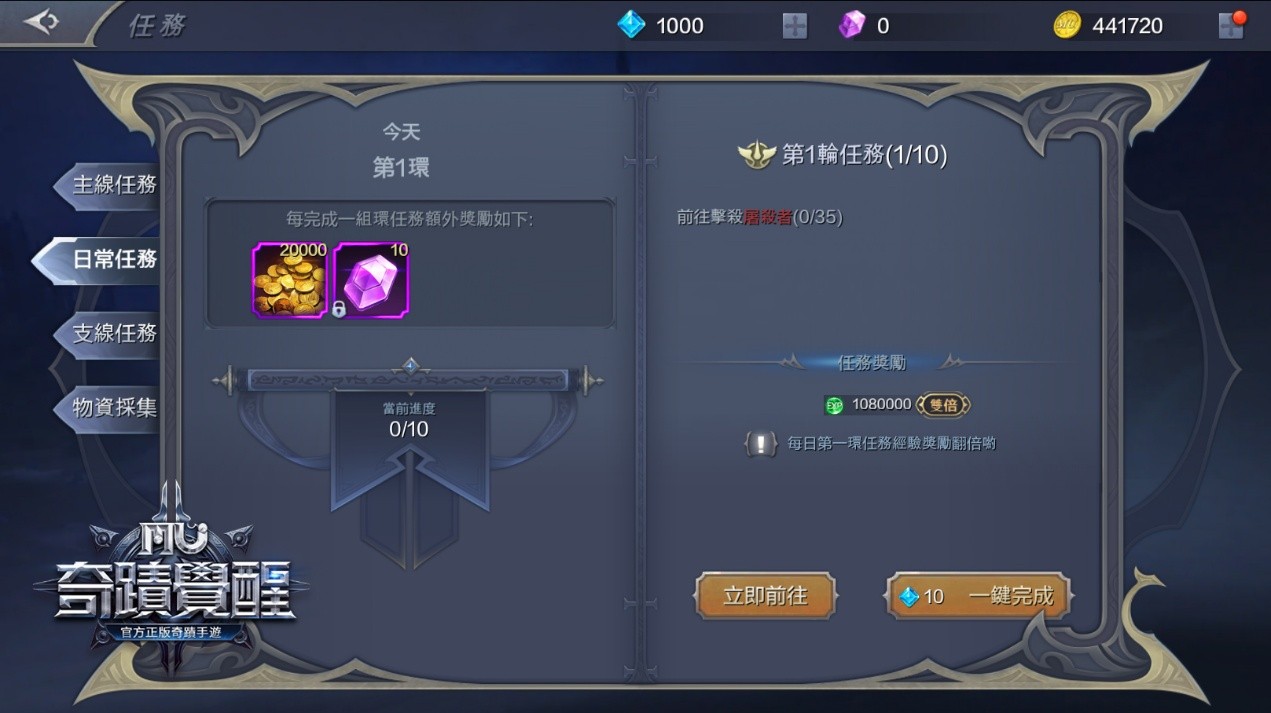Choose 一鍵完成 for 10 diamonds
The image size is (1271, 713).
978,596
